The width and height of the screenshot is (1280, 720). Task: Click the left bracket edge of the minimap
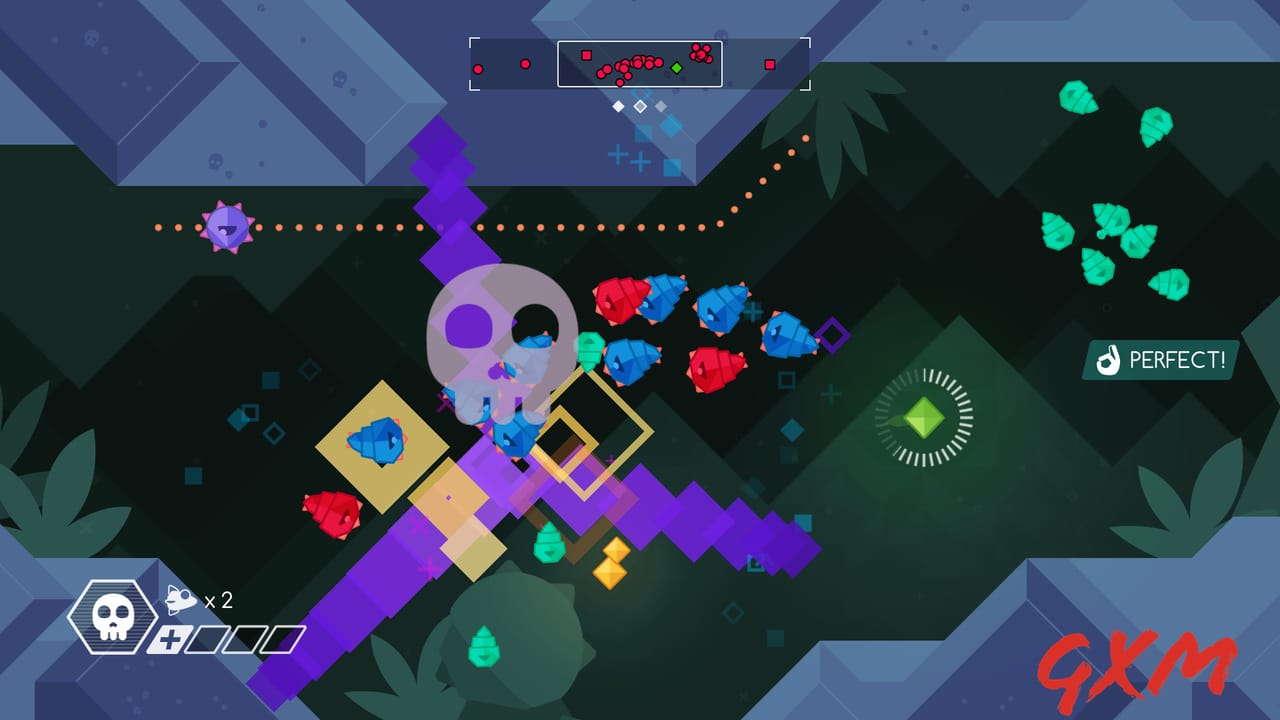pyautogui.click(x=472, y=63)
